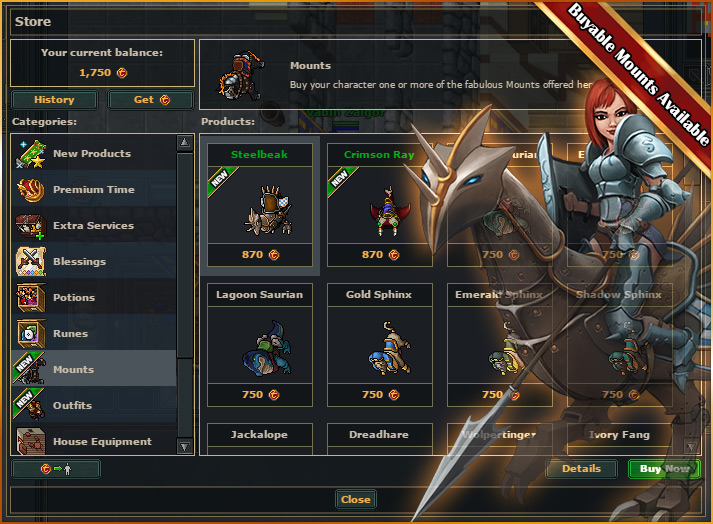
Task: Click the coin transfer button
Action: (56, 469)
